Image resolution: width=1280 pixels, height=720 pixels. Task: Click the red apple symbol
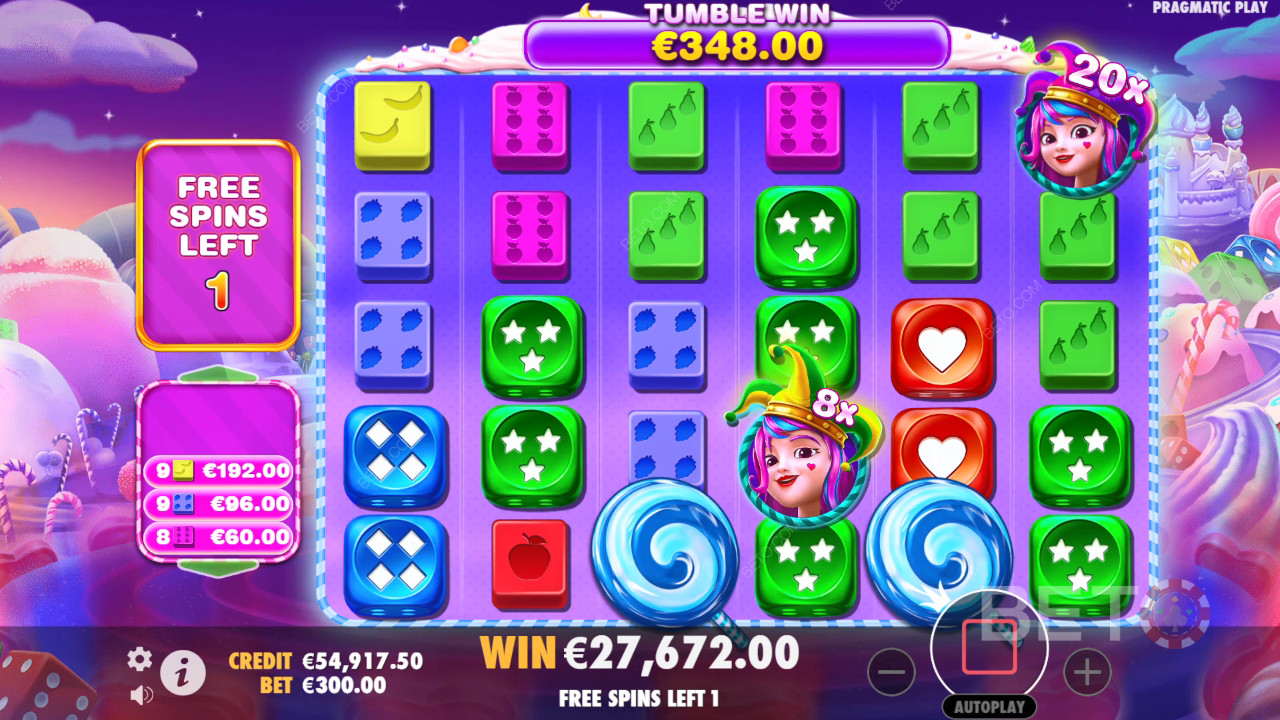tap(531, 560)
